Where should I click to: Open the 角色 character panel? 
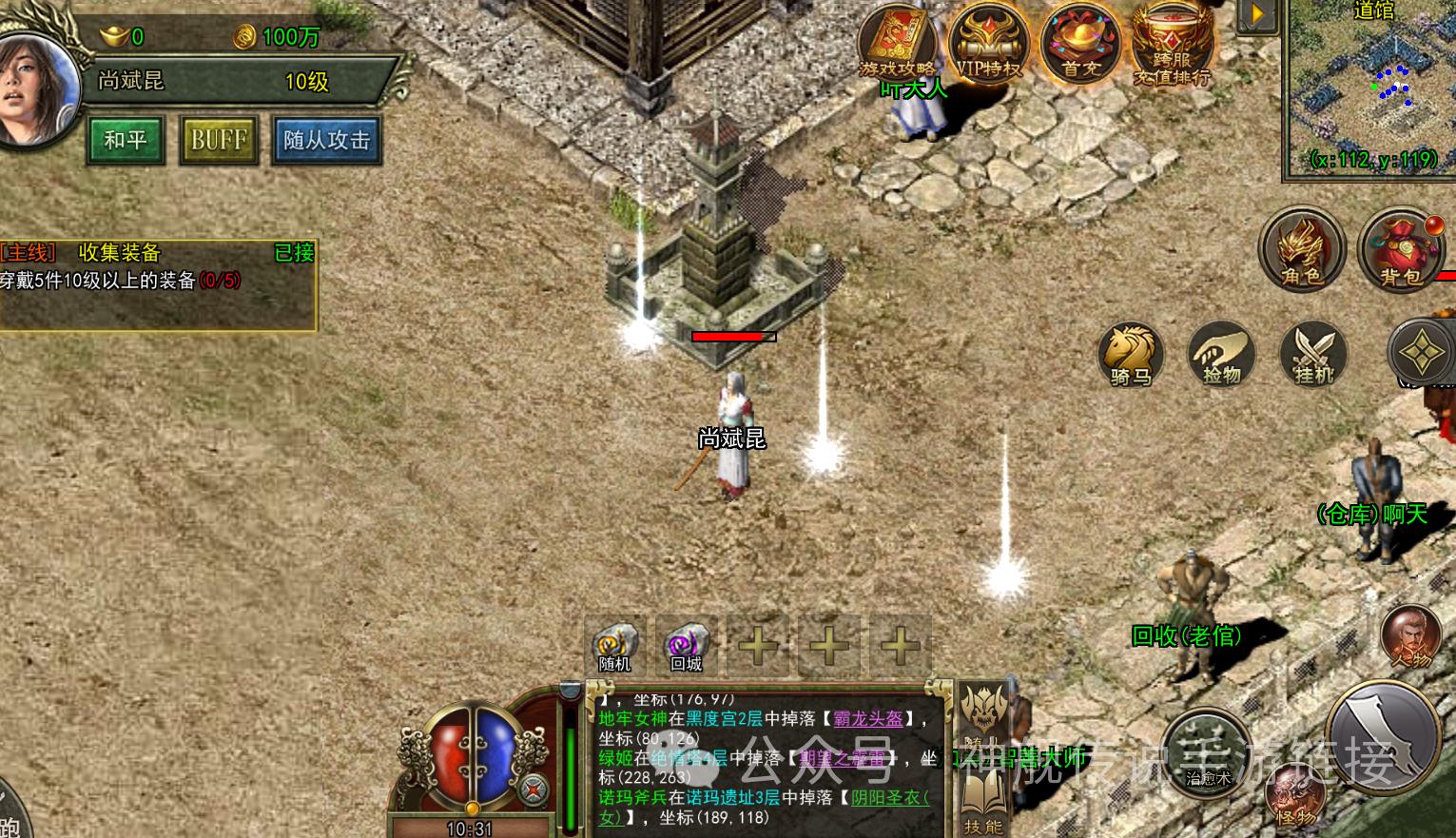click(x=1300, y=249)
